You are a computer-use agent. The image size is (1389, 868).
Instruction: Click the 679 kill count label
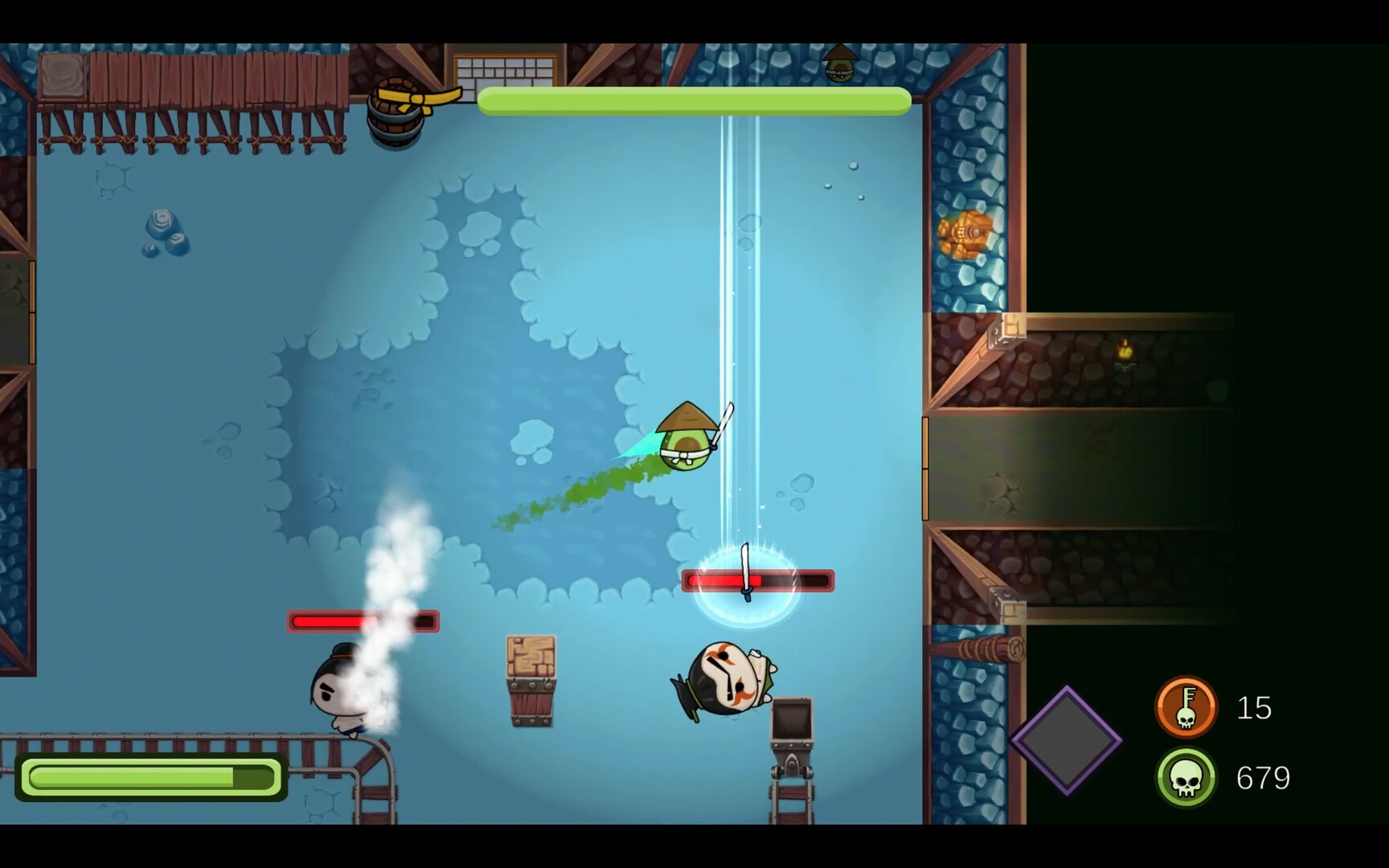click(x=1265, y=777)
